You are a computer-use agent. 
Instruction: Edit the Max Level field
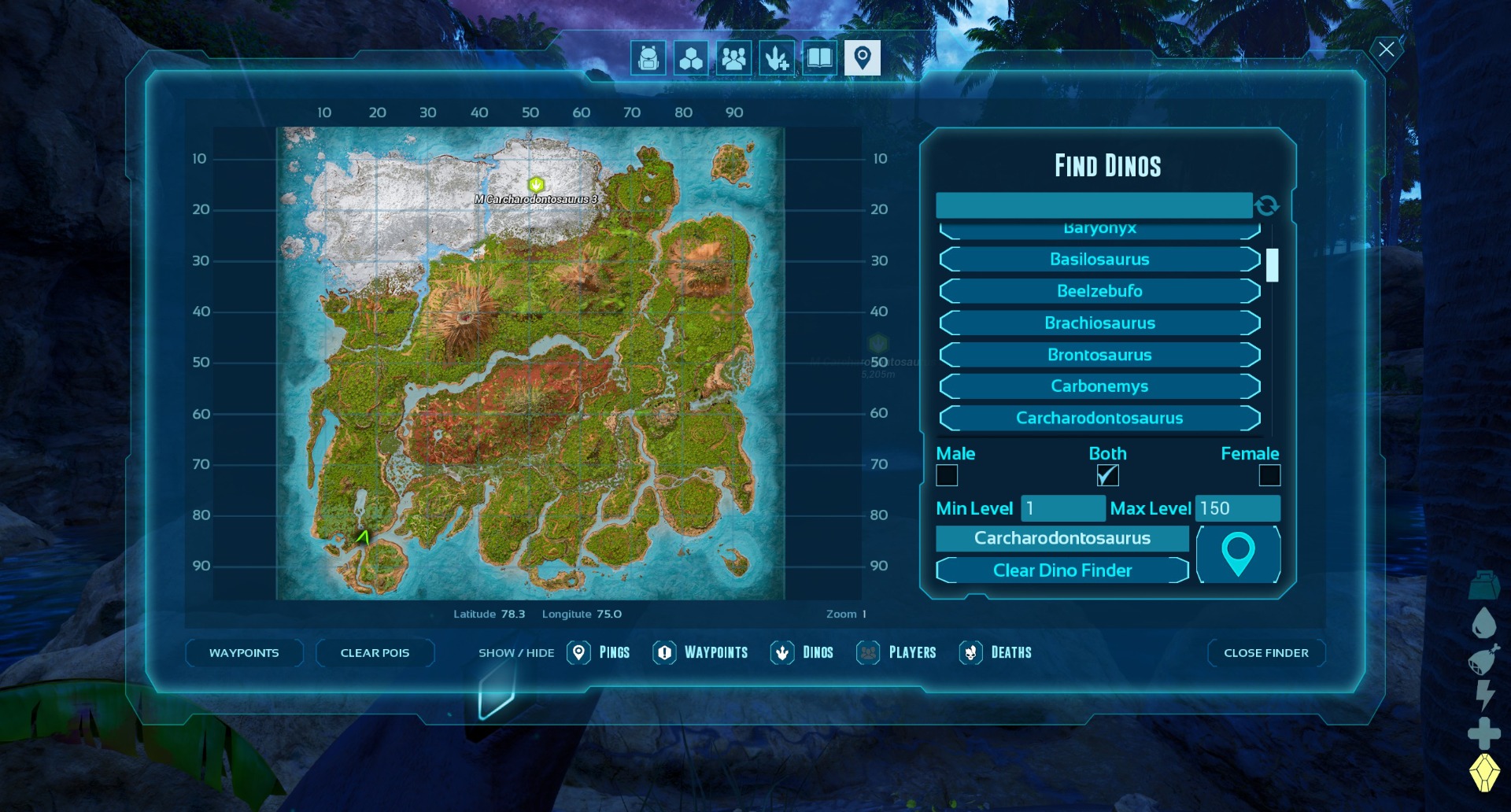pos(1237,508)
